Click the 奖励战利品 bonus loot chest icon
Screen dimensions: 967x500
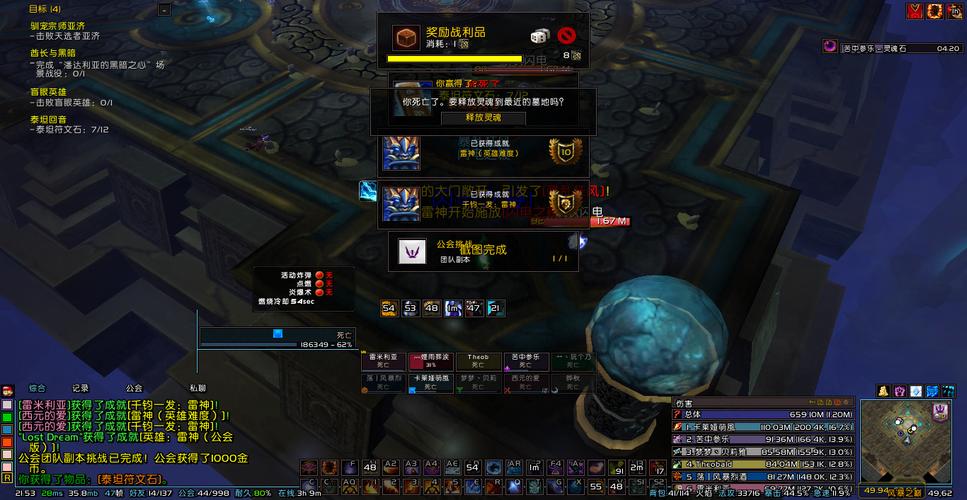pyautogui.click(x=405, y=38)
